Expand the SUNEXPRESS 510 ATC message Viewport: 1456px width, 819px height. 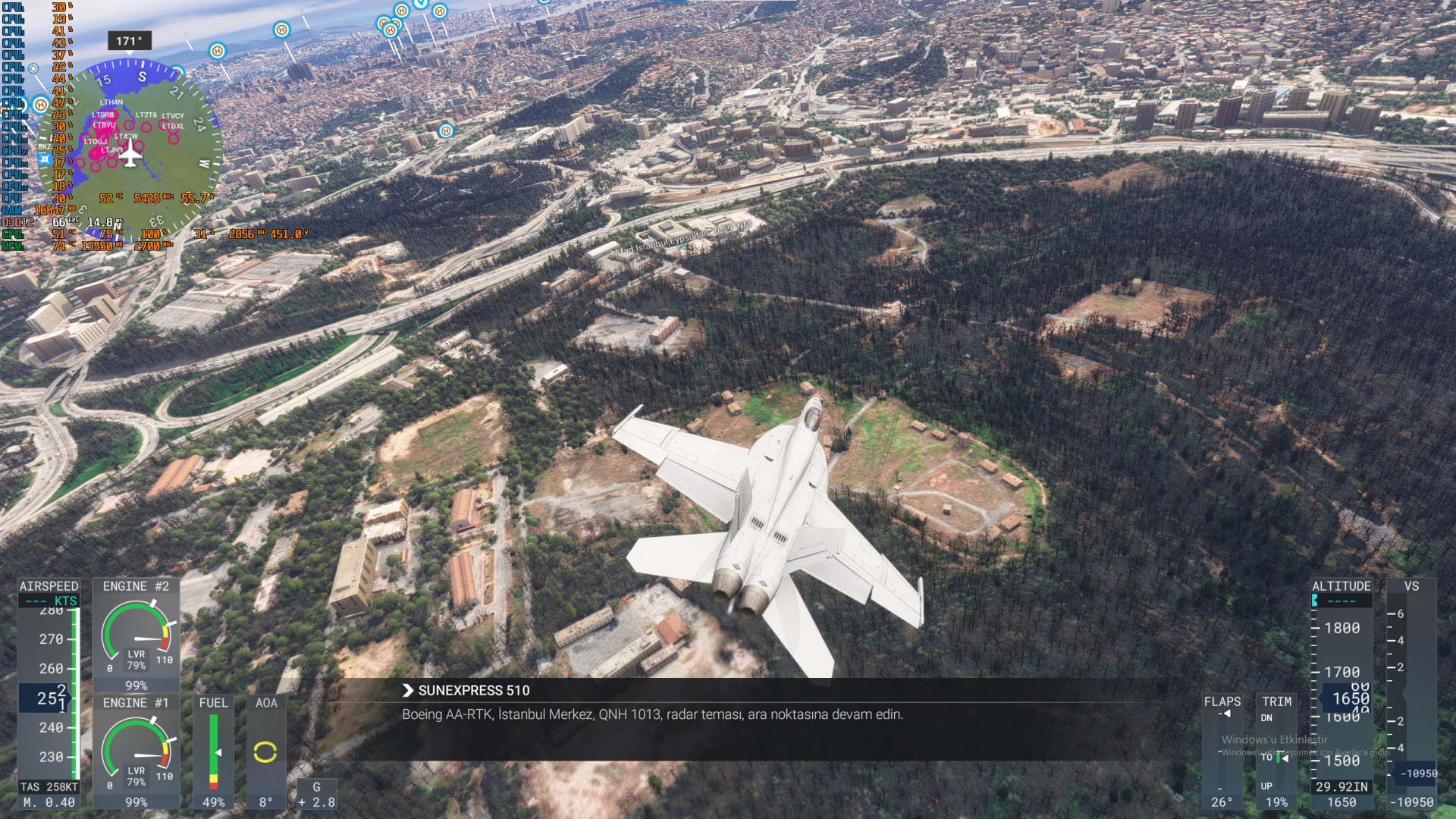(408, 690)
